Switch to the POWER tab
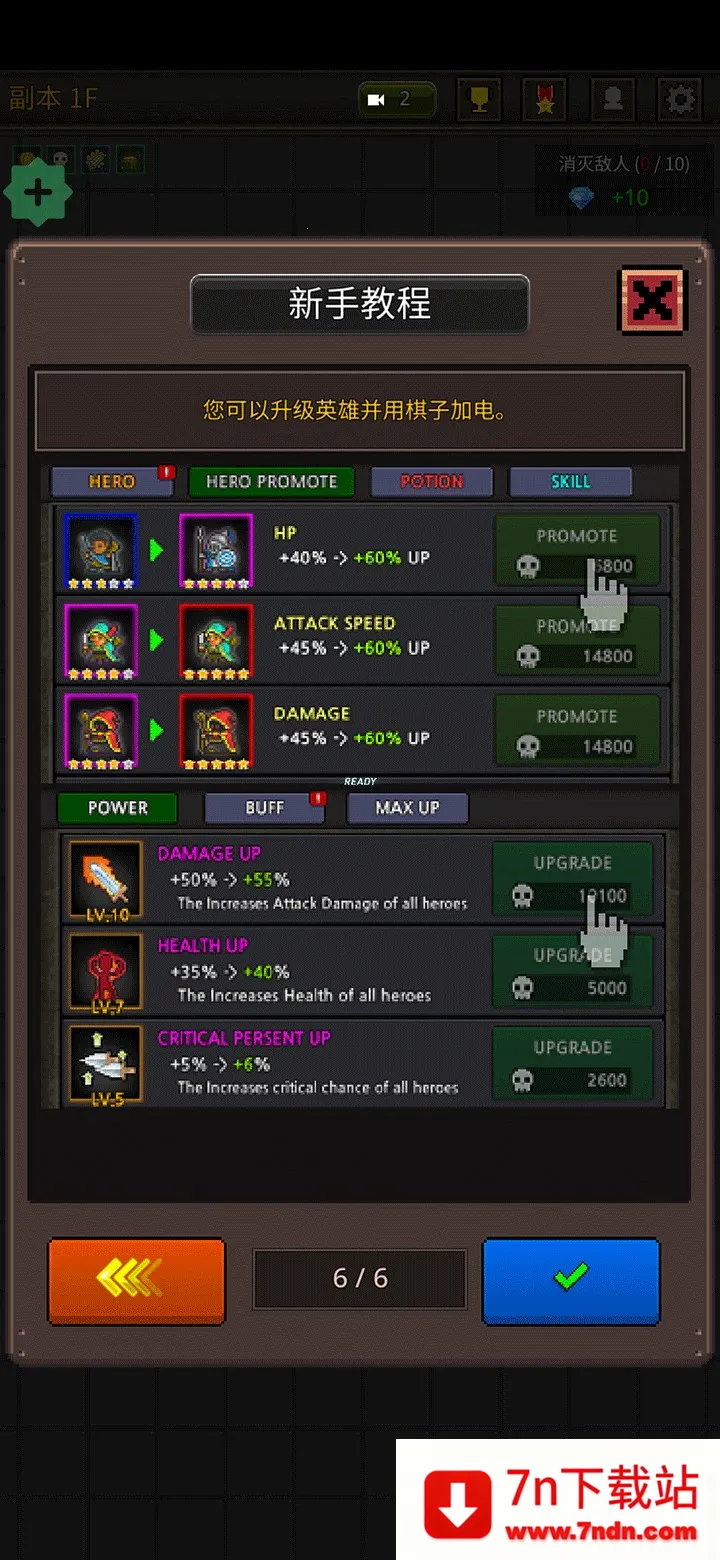Viewport: 720px width, 1560px height. tap(117, 808)
